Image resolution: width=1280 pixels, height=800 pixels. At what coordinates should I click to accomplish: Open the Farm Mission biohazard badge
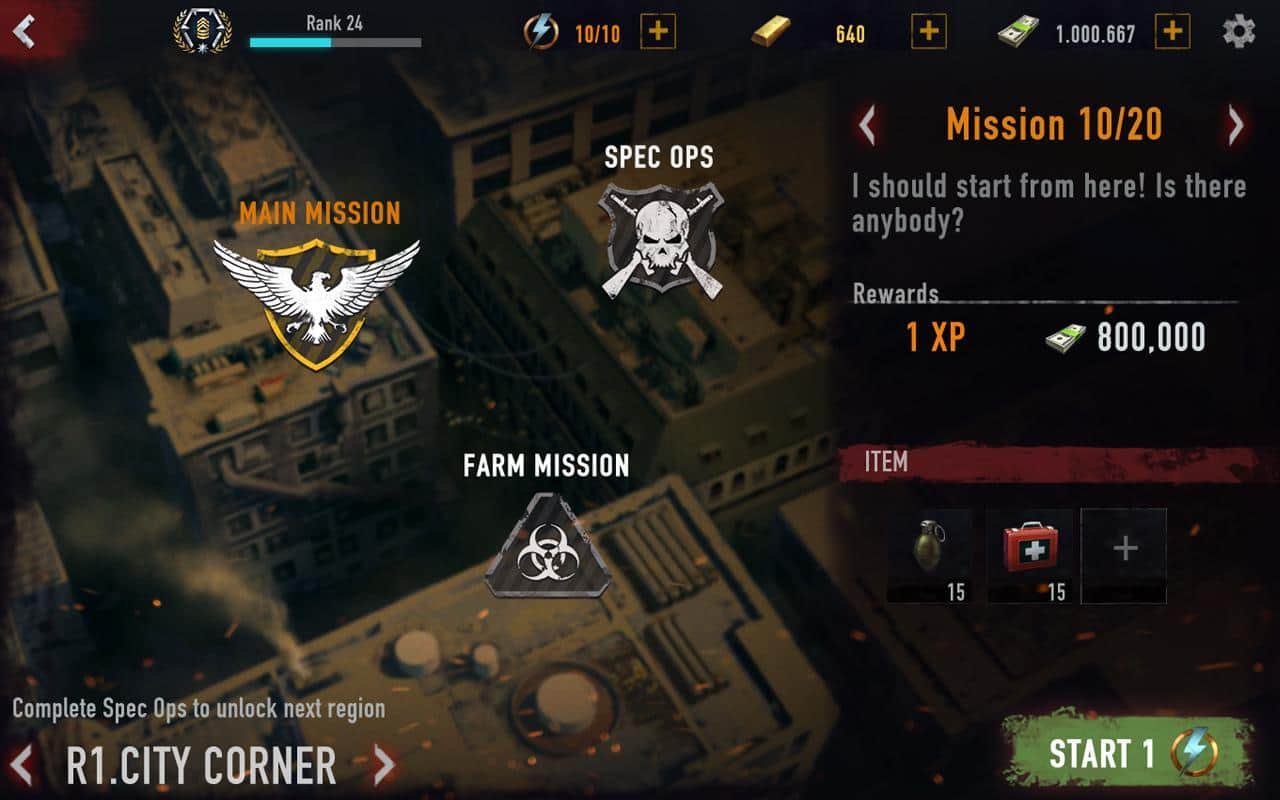pos(546,545)
